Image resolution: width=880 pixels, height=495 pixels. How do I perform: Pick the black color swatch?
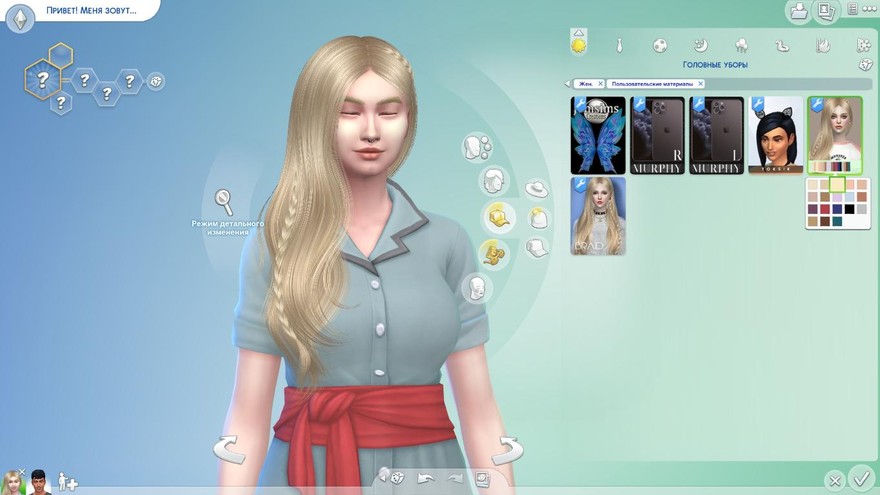tap(849, 209)
